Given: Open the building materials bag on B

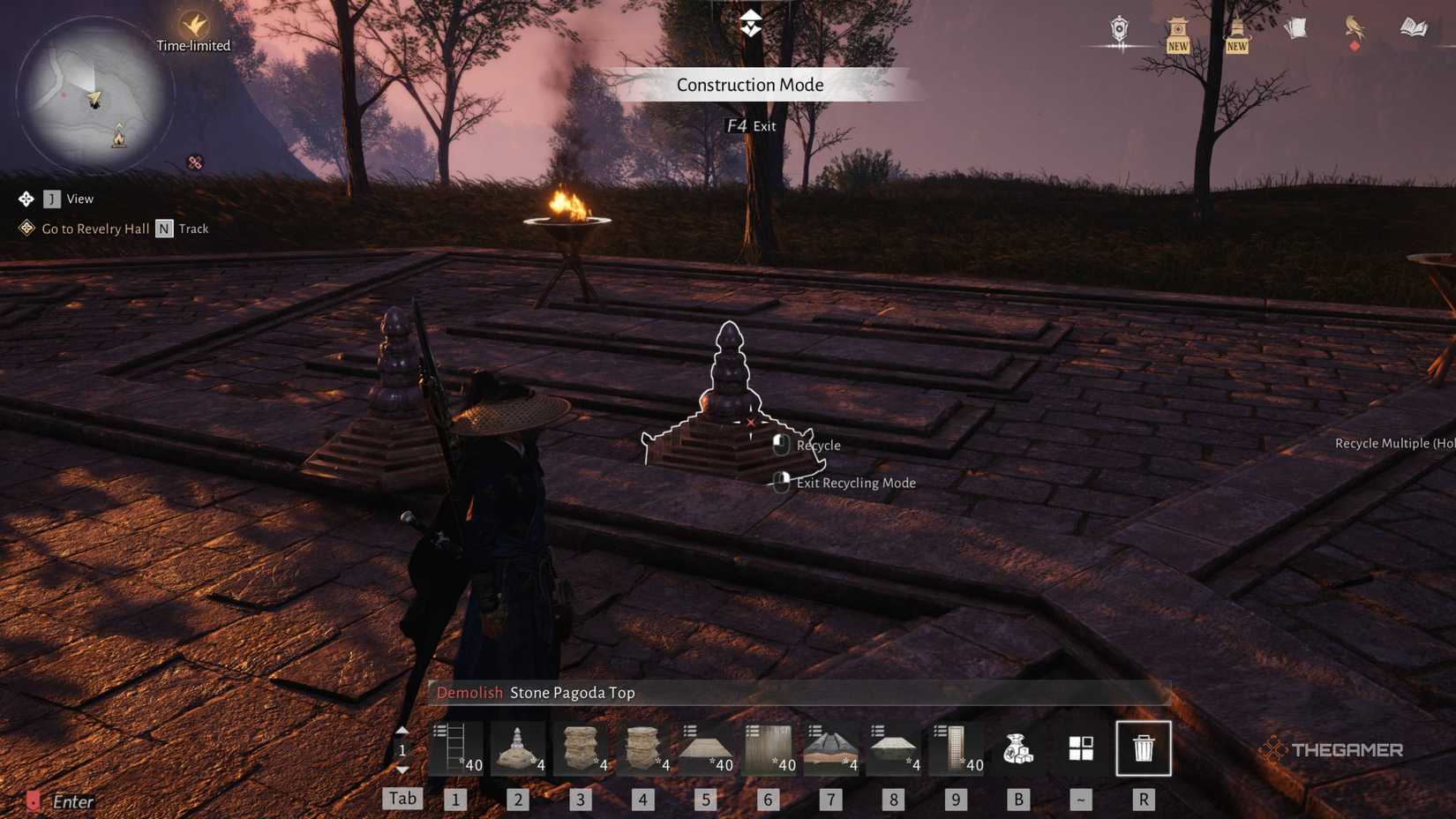Looking at the screenshot, I should point(1019,748).
